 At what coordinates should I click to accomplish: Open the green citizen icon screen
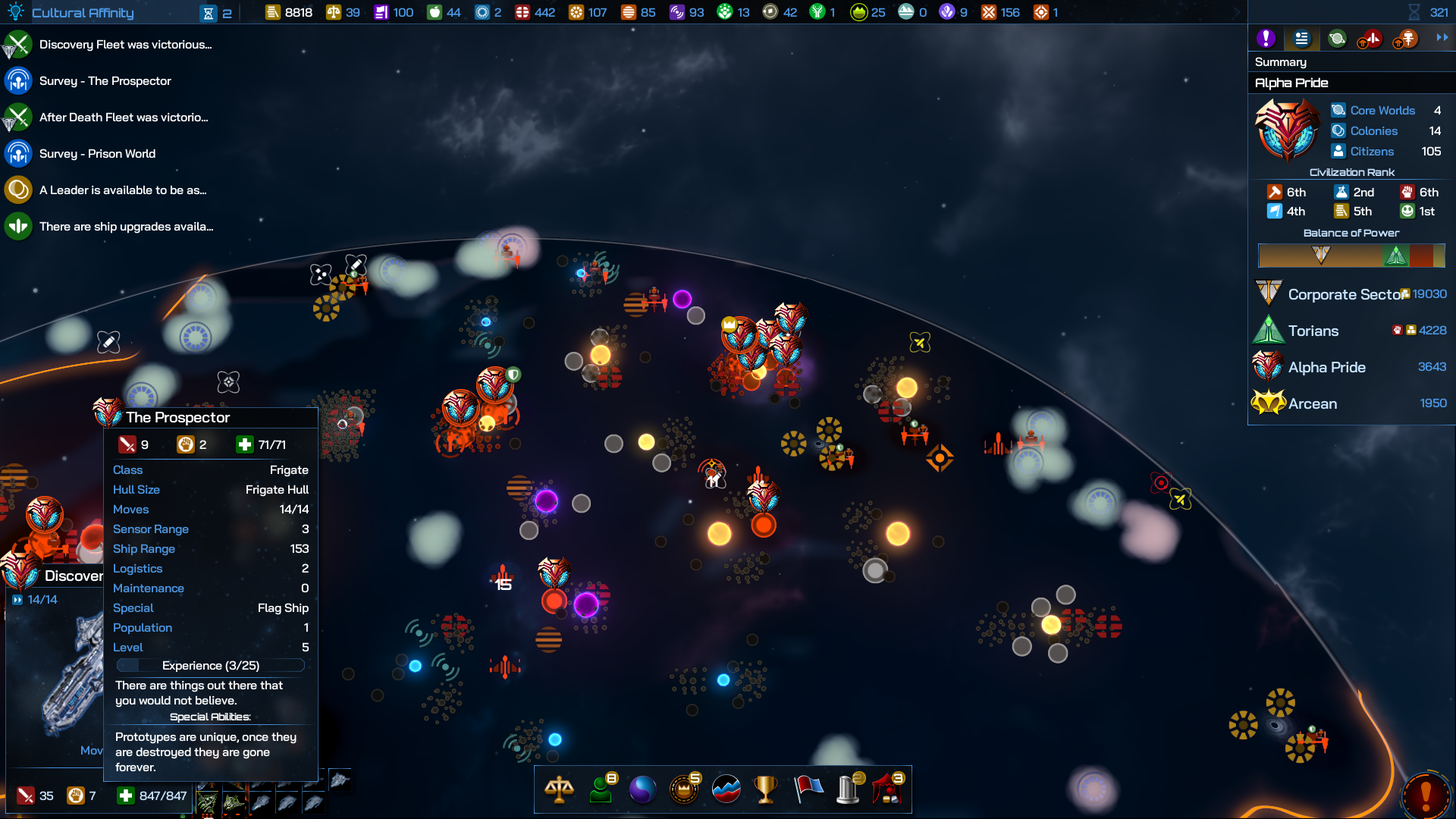click(x=601, y=789)
